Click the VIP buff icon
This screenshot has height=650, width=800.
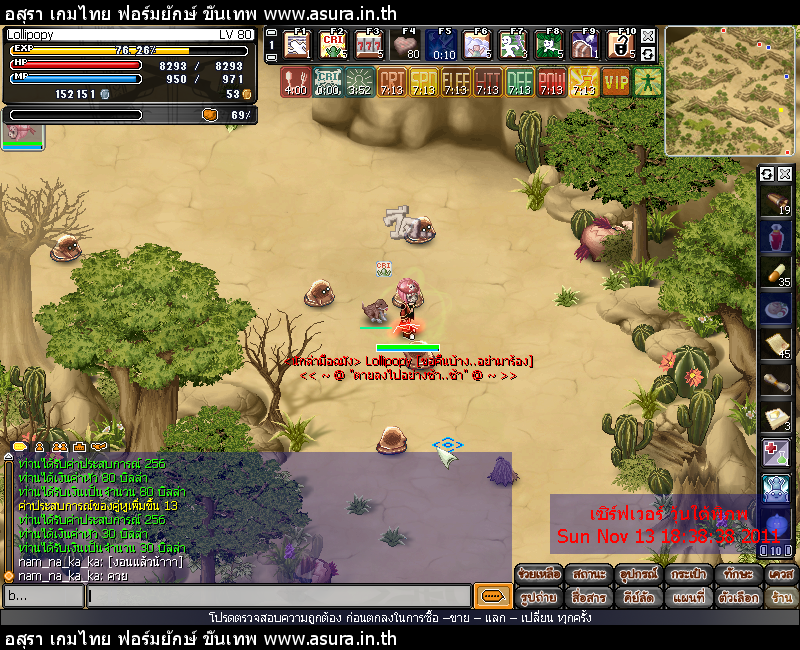(616, 81)
